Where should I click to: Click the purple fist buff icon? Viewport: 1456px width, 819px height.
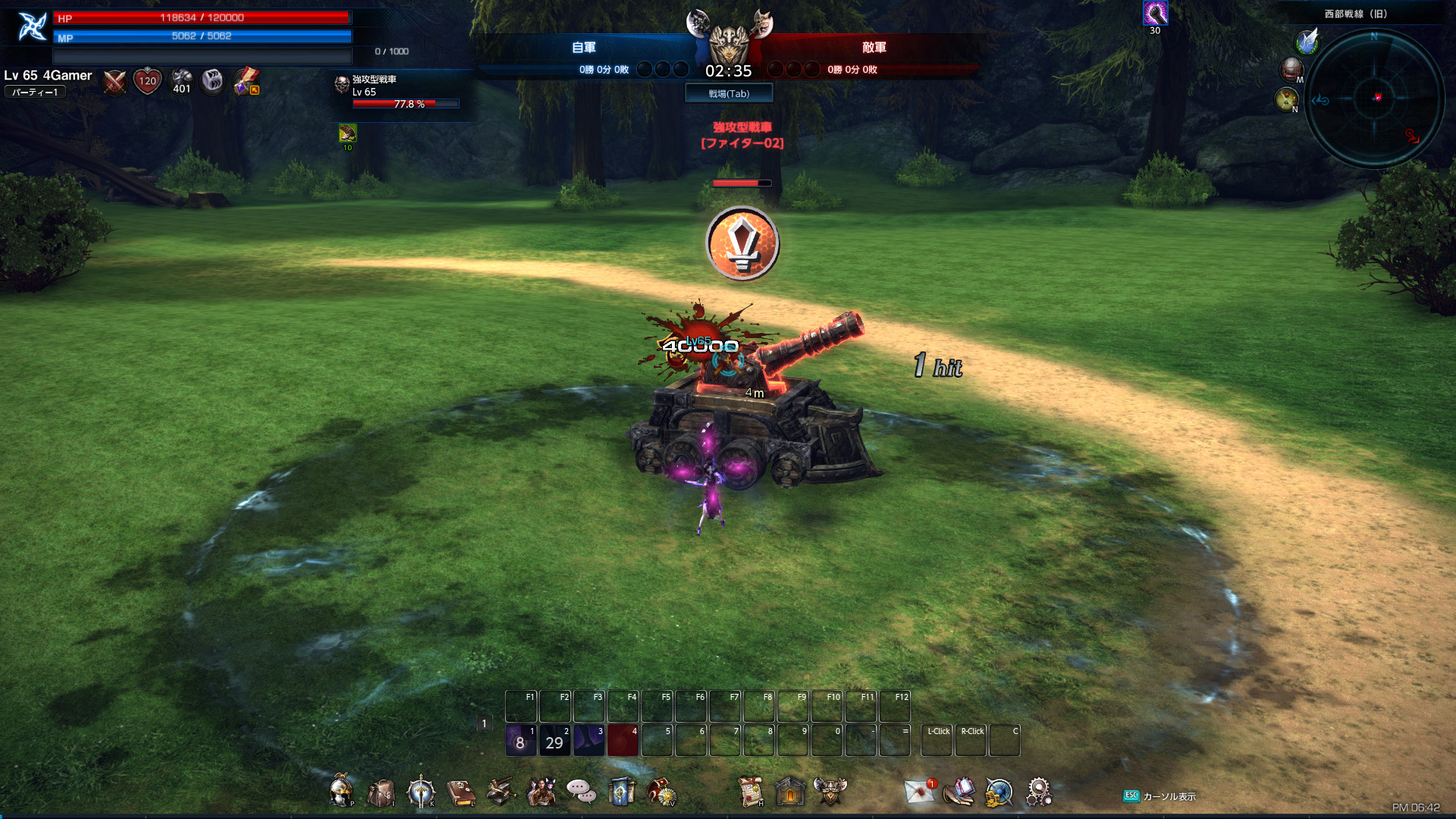click(1155, 13)
